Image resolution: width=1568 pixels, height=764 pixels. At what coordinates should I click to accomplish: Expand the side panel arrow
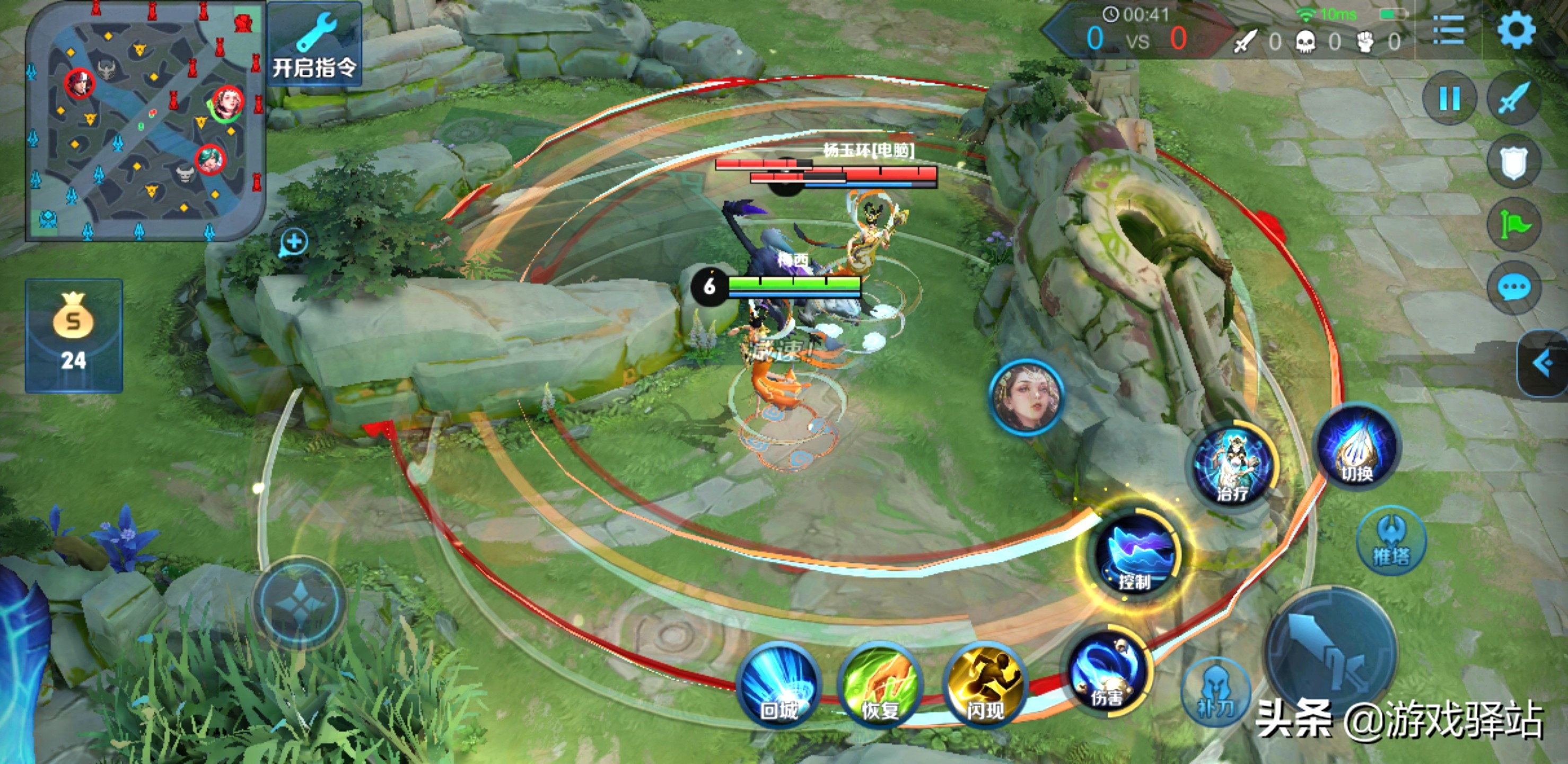(1544, 364)
